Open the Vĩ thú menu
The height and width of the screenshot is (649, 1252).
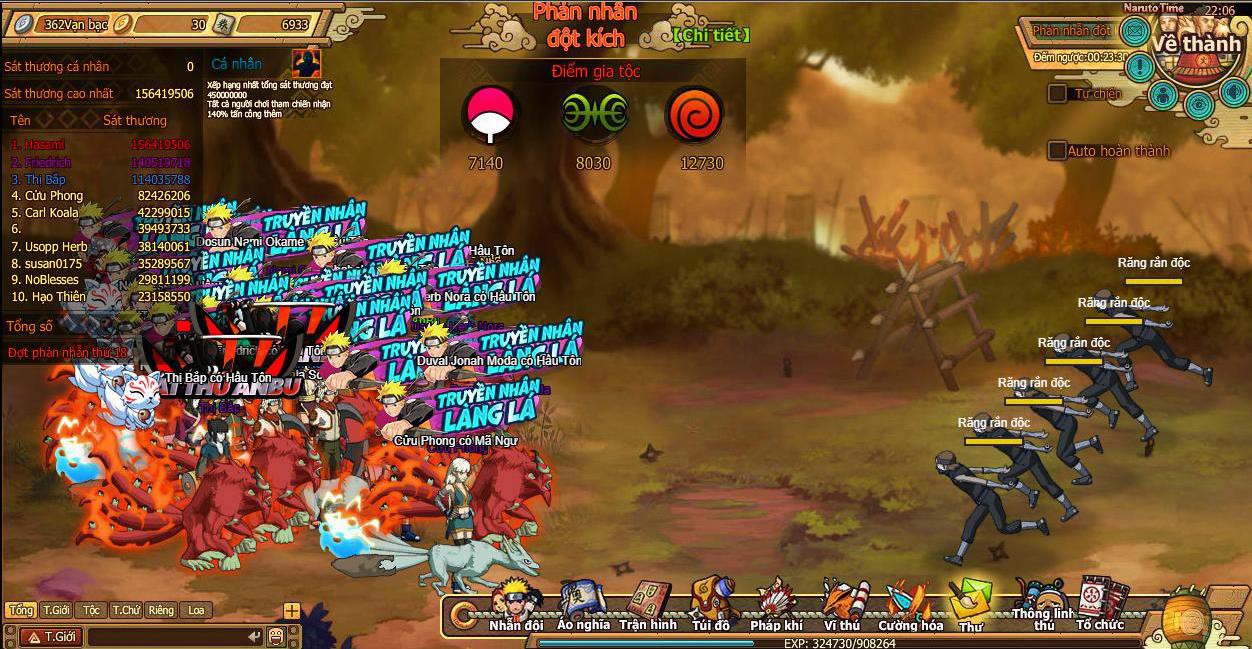click(x=841, y=604)
